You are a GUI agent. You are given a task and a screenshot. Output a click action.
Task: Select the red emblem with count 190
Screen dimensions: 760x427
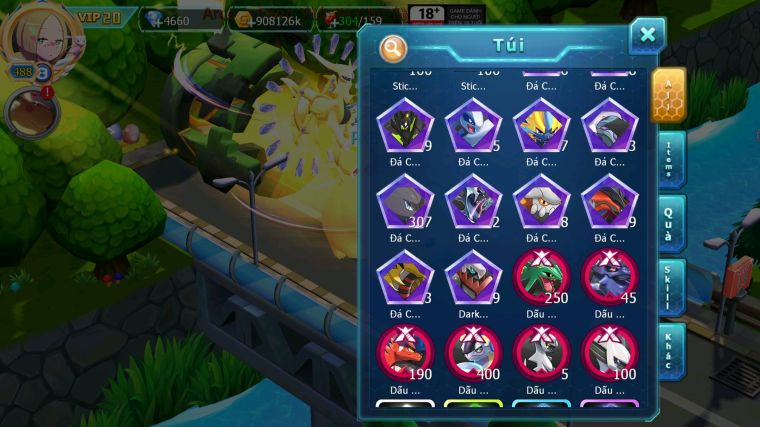point(405,352)
